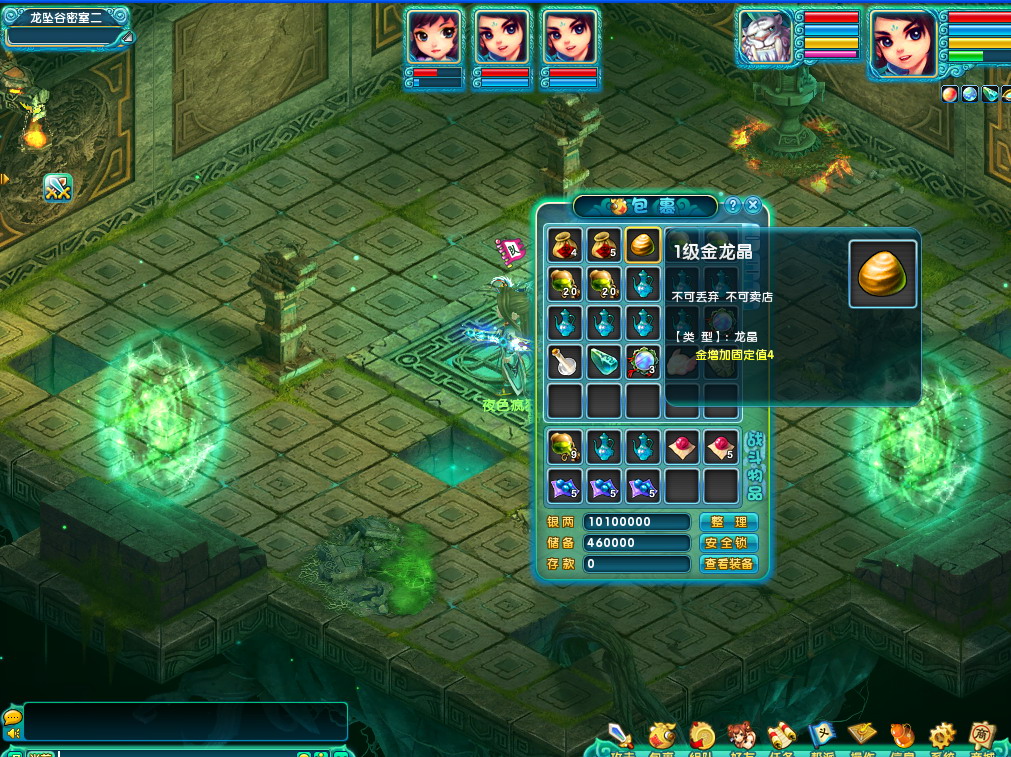
Task: Close the 包裹 inventory window
Action: [754, 205]
